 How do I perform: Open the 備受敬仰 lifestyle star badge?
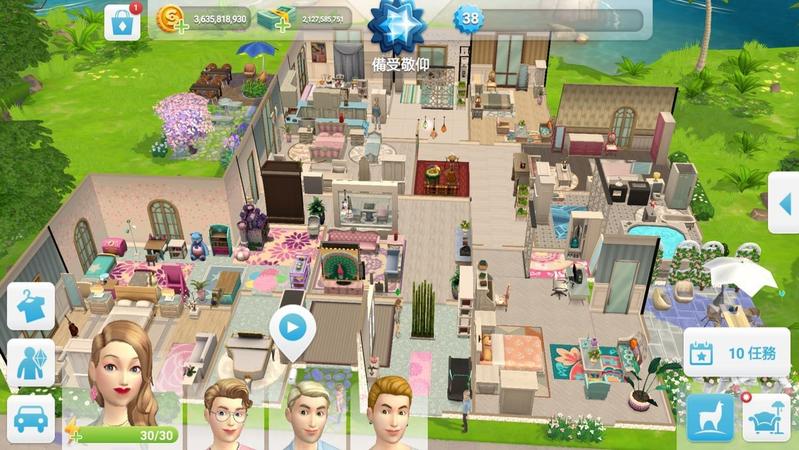click(399, 28)
